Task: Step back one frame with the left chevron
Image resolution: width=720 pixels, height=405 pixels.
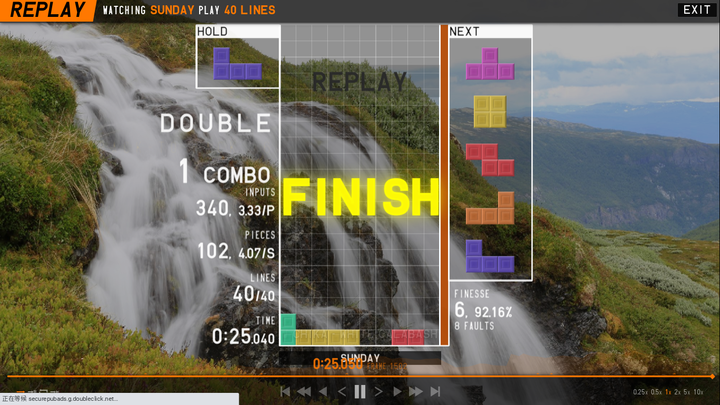Action: pos(342,392)
